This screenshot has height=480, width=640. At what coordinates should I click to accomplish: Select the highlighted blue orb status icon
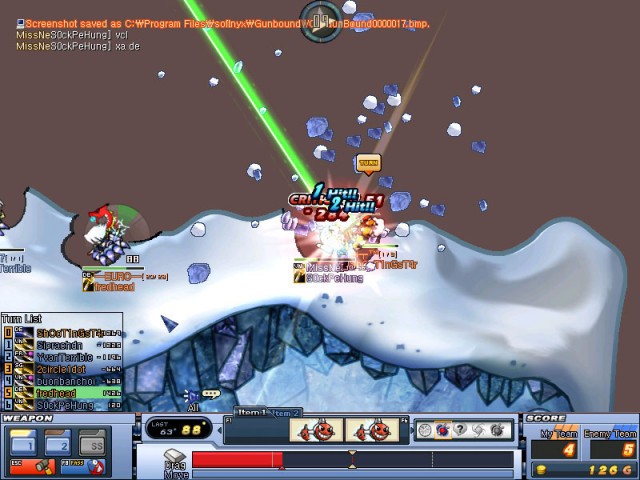[441, 430]
